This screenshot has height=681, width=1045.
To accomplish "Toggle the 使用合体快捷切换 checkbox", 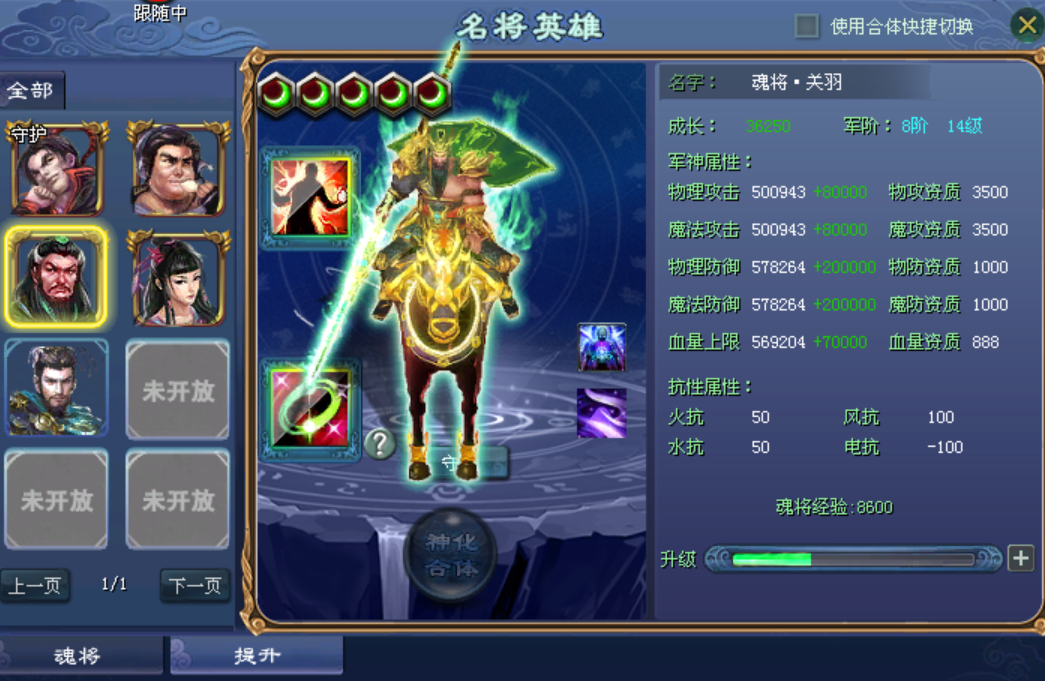I will [x=807, y=26].
